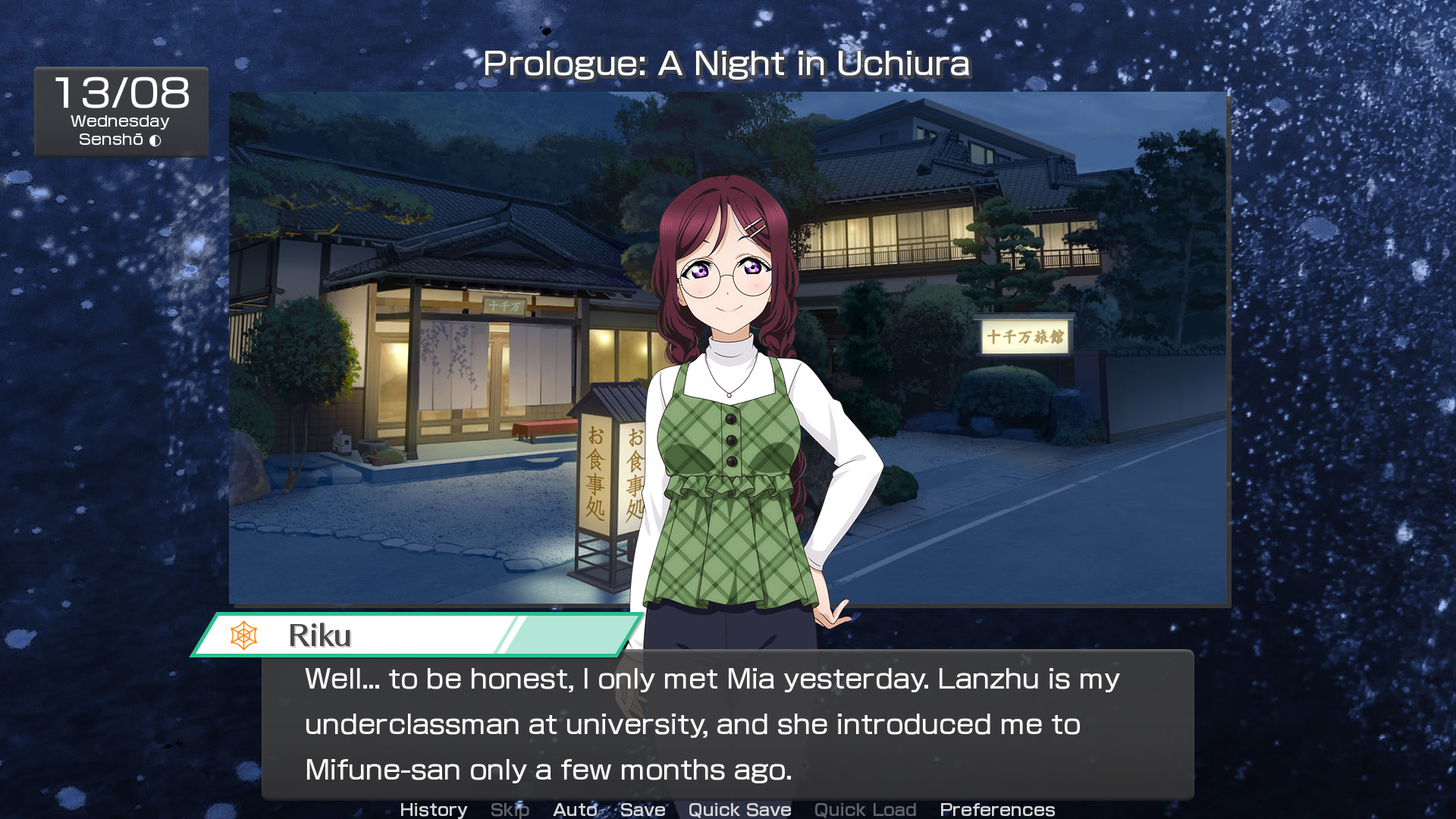Toggle Auto advance mode

(575, 809)
